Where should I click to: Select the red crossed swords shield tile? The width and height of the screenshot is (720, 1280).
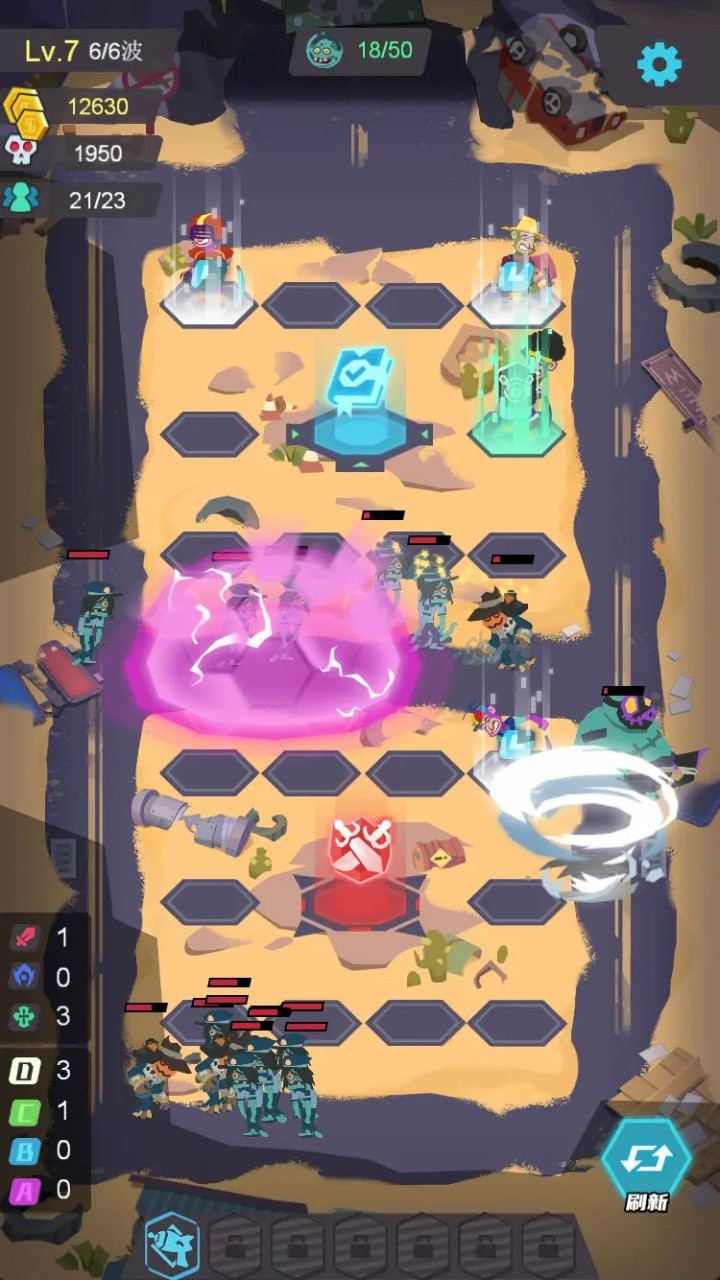pyautogui.click(x=360, y=852)
